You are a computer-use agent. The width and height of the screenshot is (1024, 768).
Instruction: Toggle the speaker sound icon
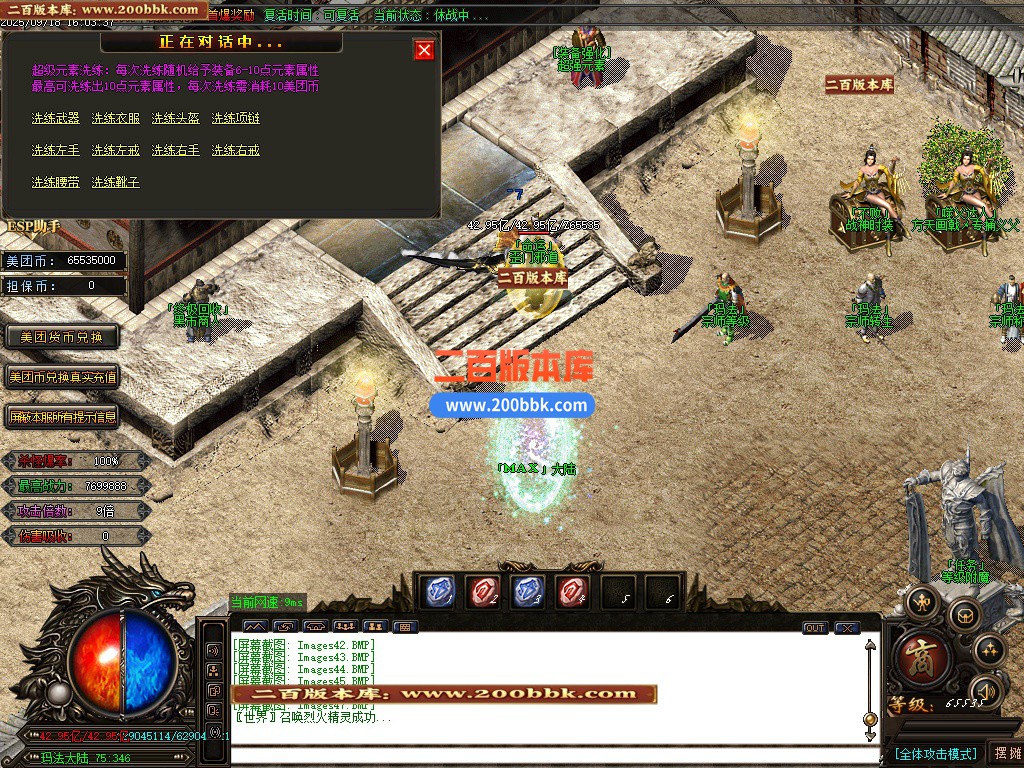pyautogui.click(x=986, y=690)
